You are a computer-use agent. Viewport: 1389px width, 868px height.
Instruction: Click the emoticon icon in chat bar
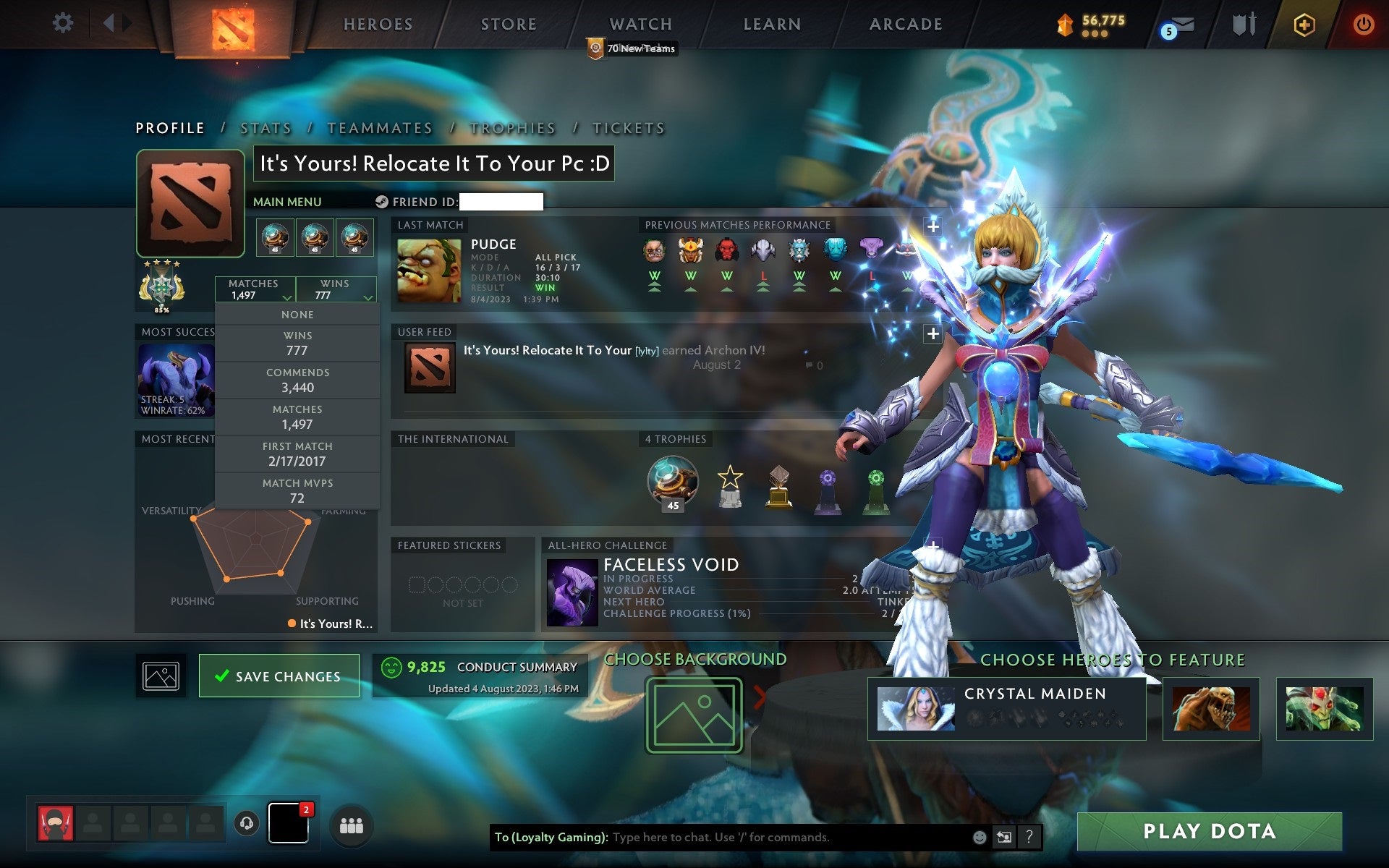tap(981, 838)
